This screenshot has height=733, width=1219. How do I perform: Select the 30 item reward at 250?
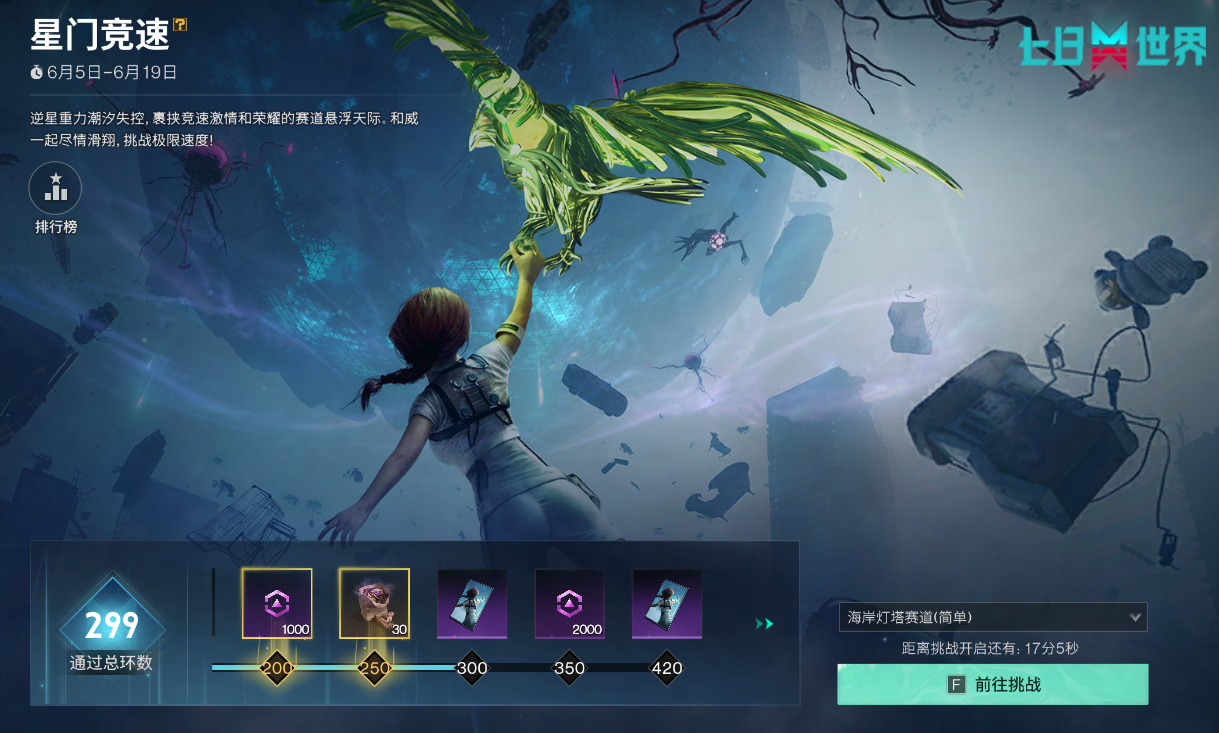pos(374,603)
